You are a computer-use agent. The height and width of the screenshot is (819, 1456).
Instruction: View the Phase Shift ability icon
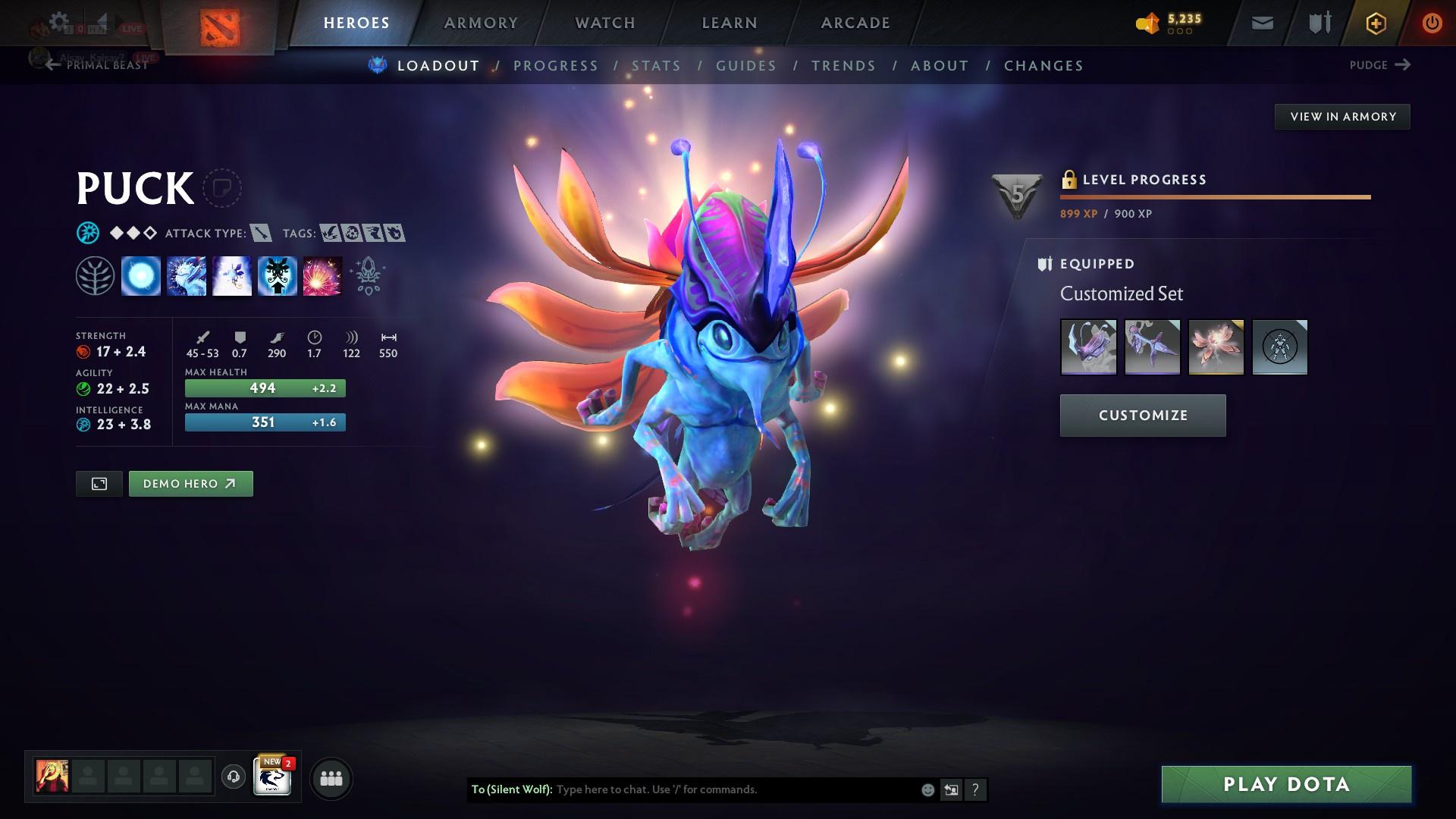point(231,276)
